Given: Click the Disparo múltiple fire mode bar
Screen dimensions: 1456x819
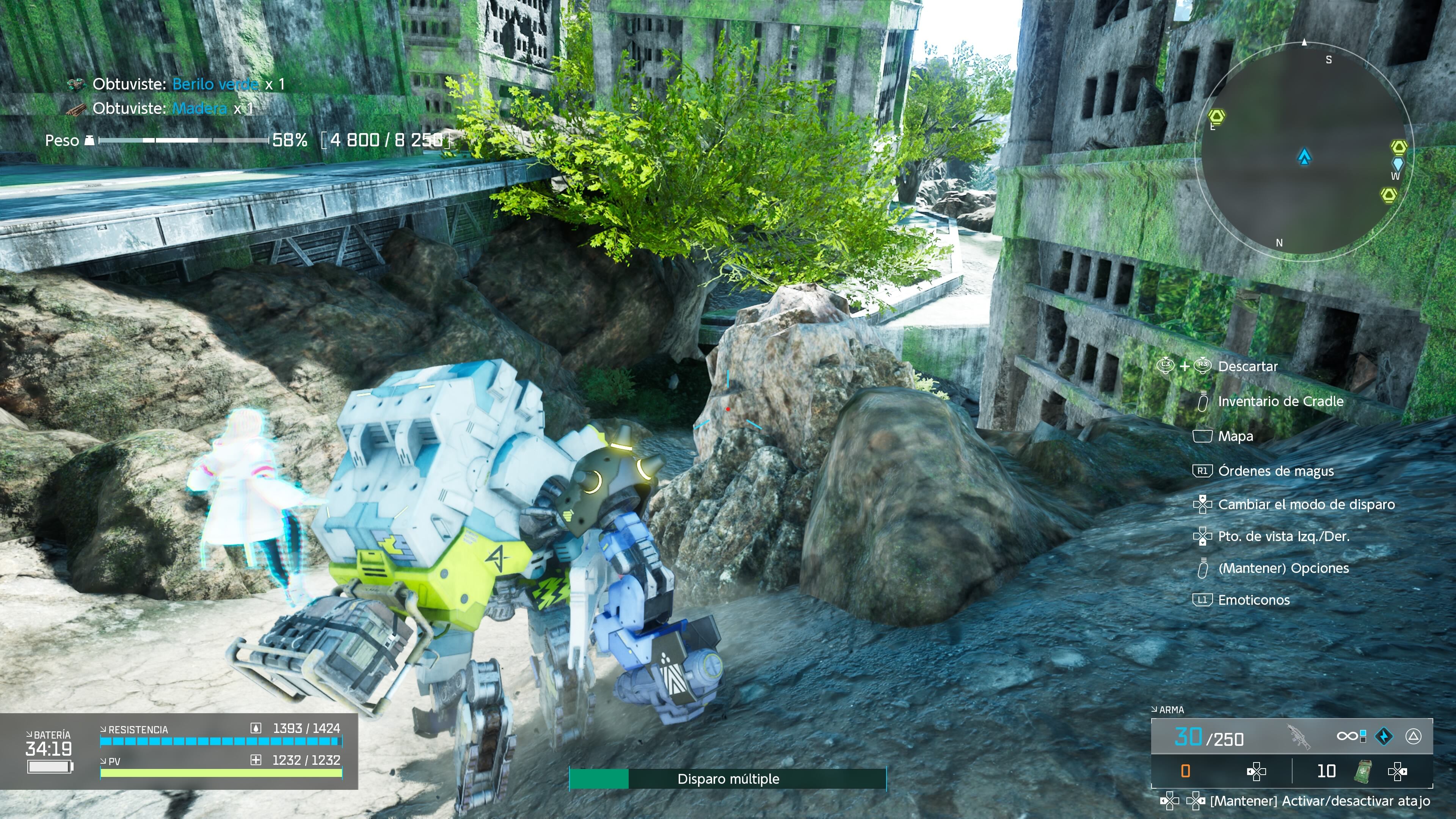Looking at the screenshot, I should (728, 779).
